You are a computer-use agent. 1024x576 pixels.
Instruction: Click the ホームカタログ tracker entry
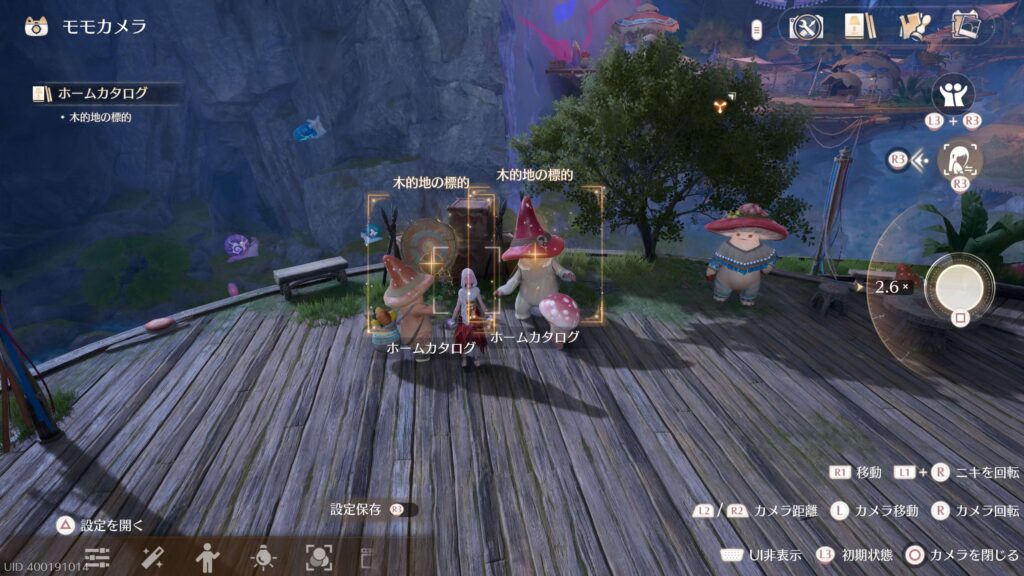point(102,93)
